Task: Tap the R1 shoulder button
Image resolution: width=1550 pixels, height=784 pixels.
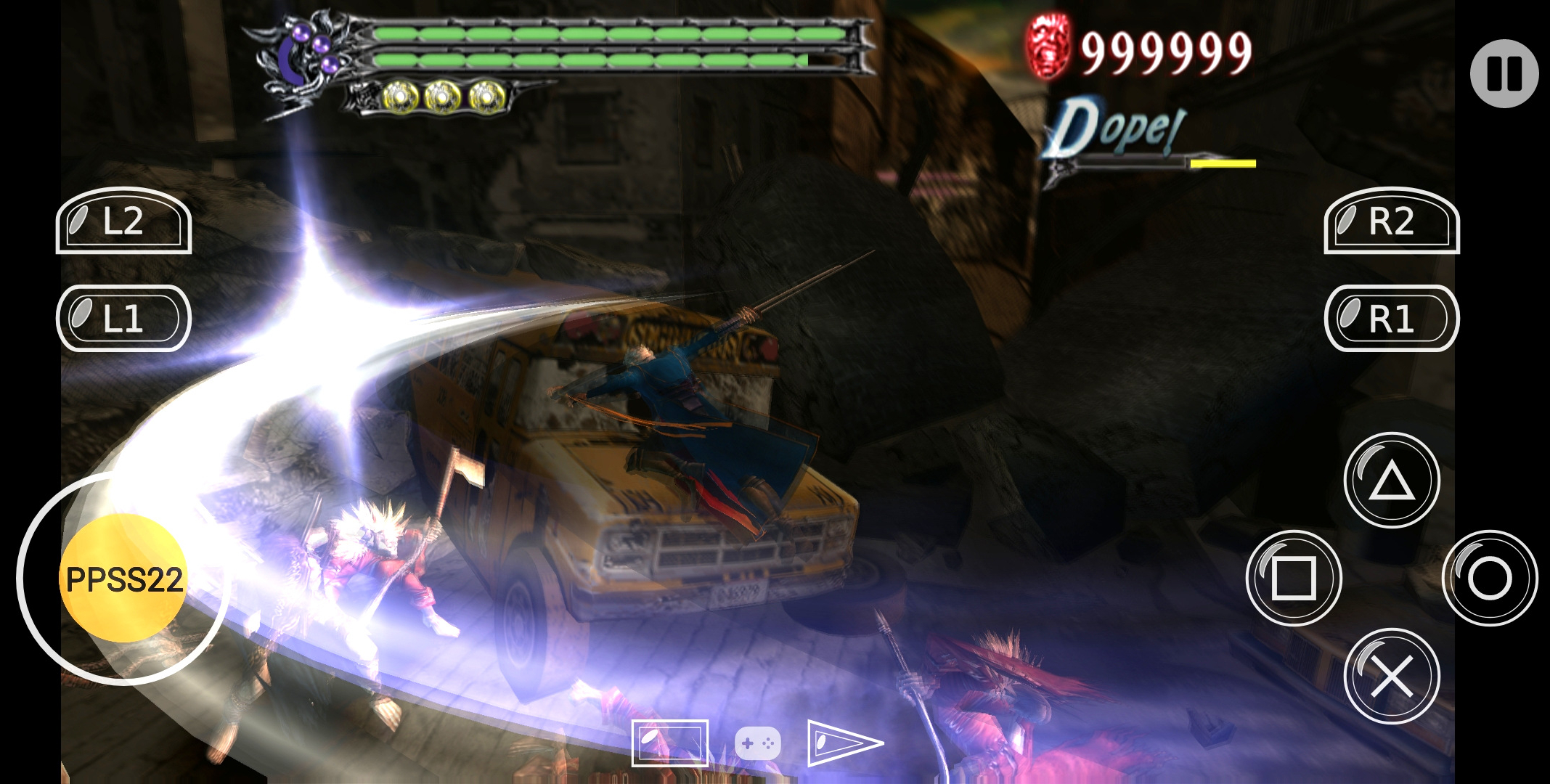Action: coord(1391,319)
